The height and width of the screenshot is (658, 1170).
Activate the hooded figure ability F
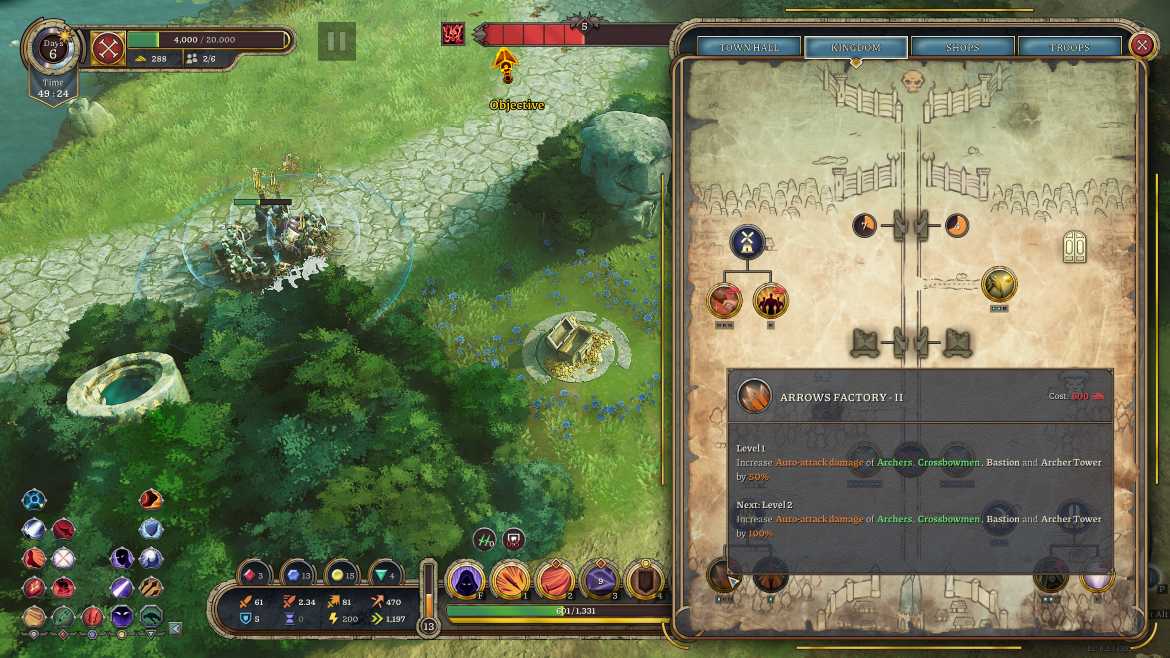465,580
